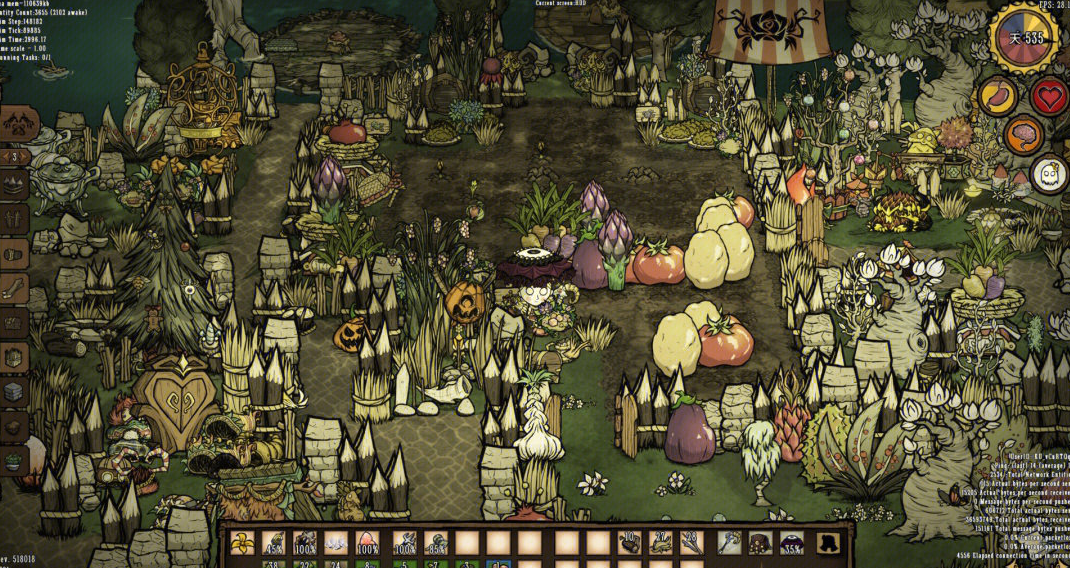Screen dimensions: 1070x568
Task: Select the red item at 100% freshness
Action: (368, 543)
